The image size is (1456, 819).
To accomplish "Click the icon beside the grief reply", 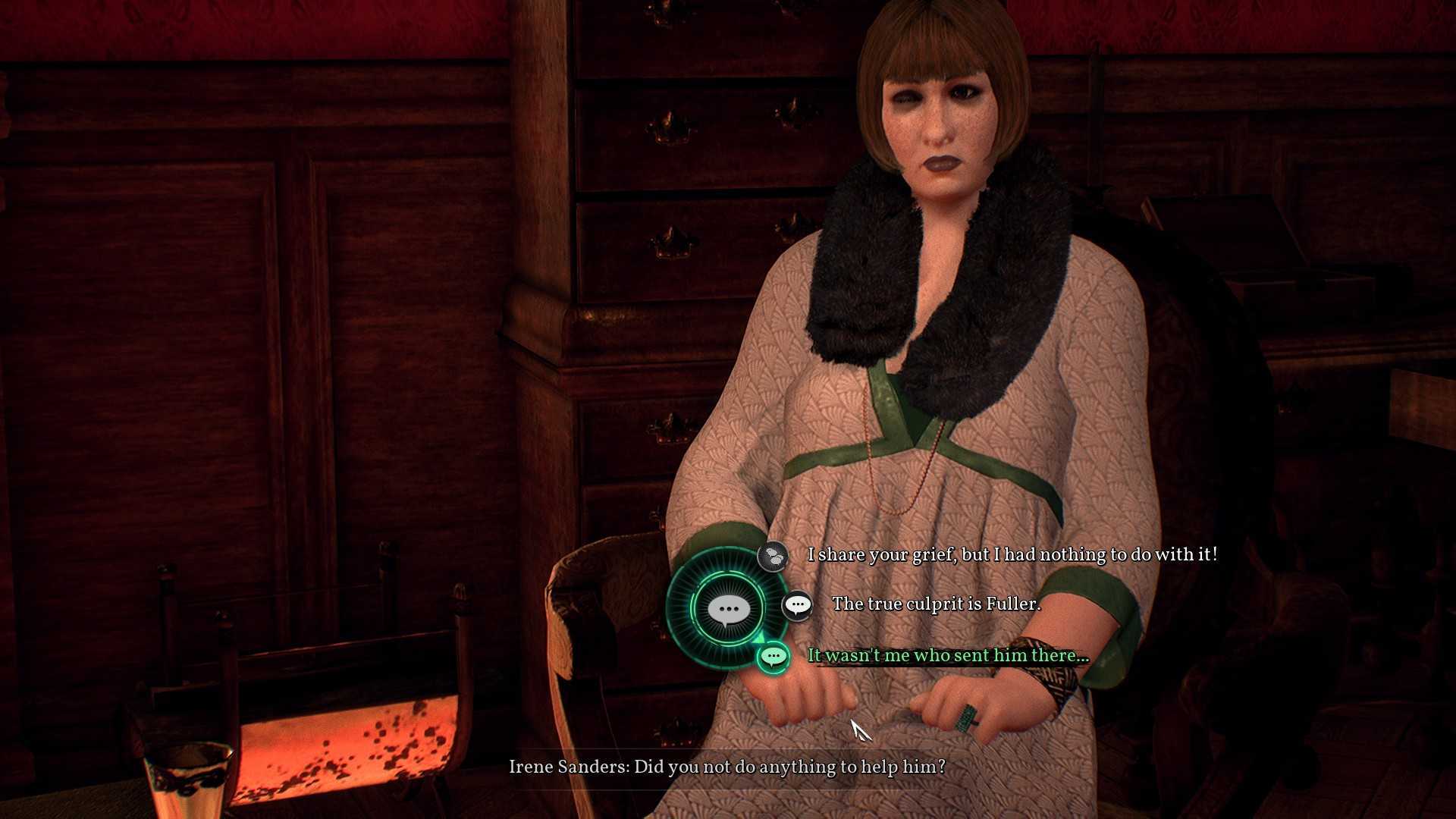I will [773, 556].
